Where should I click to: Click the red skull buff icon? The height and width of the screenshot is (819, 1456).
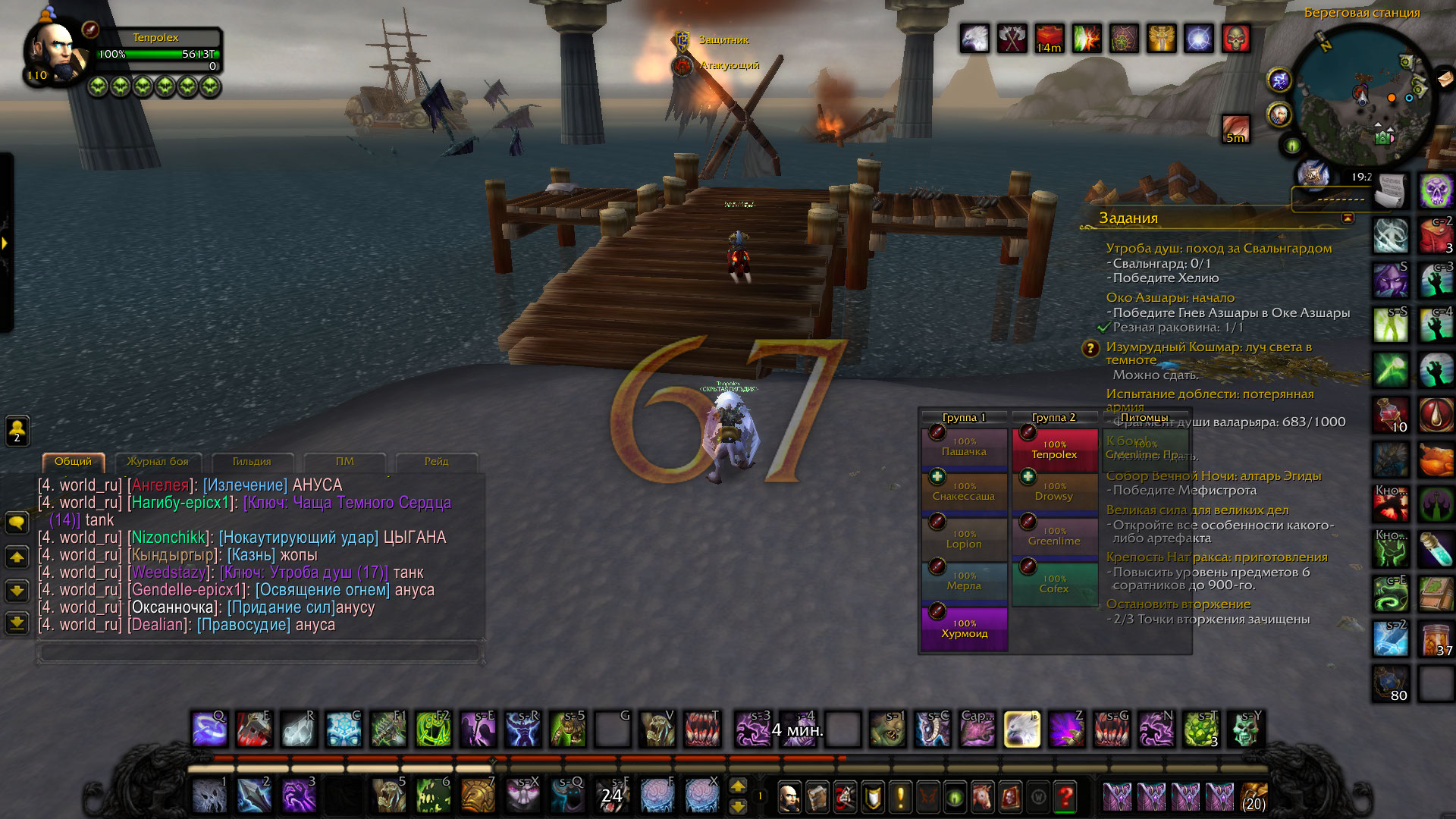coord(1236,38)
